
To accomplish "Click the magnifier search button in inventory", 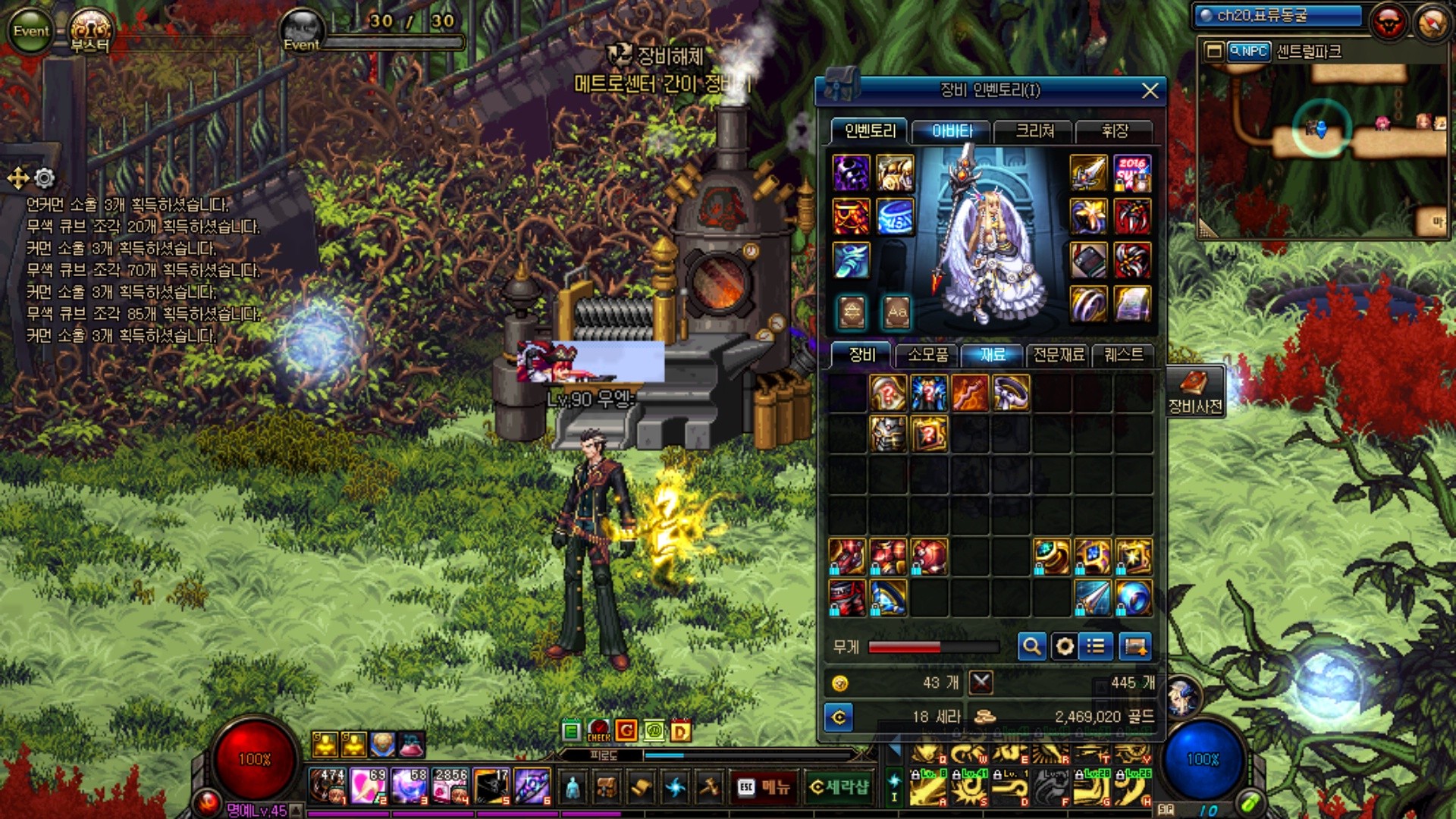I will point(1031,646).
